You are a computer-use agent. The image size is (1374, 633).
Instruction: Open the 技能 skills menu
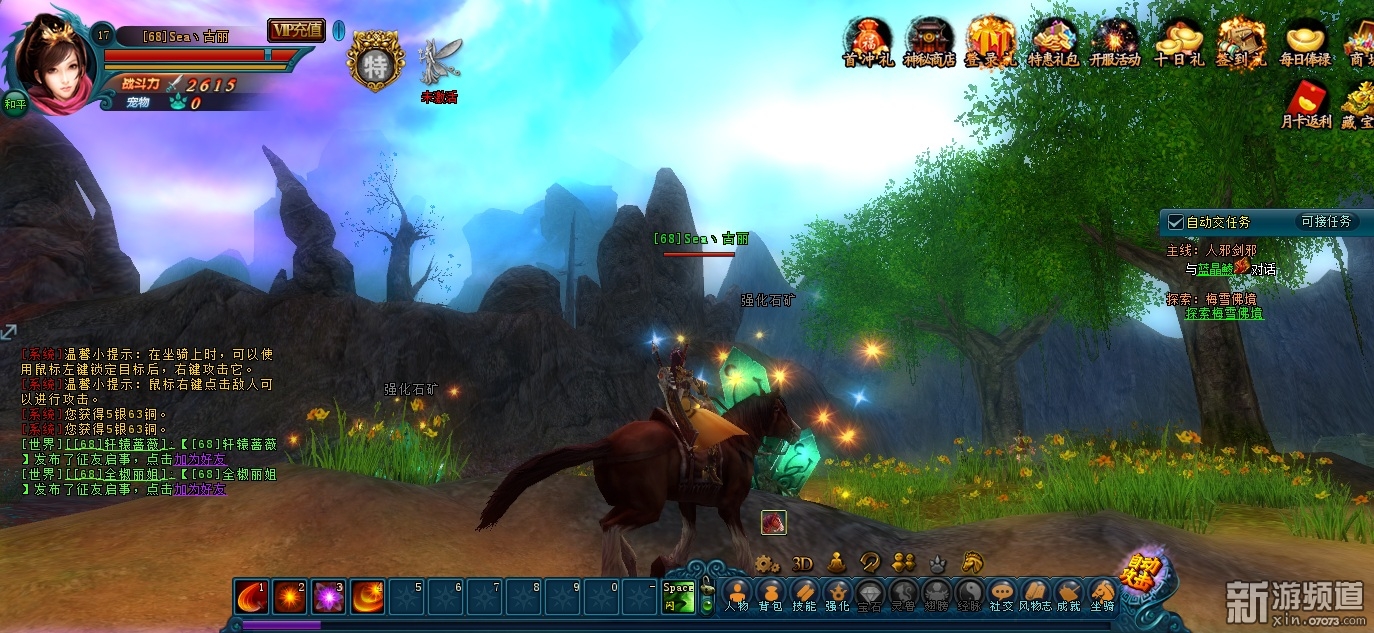(x=804, y=593)
